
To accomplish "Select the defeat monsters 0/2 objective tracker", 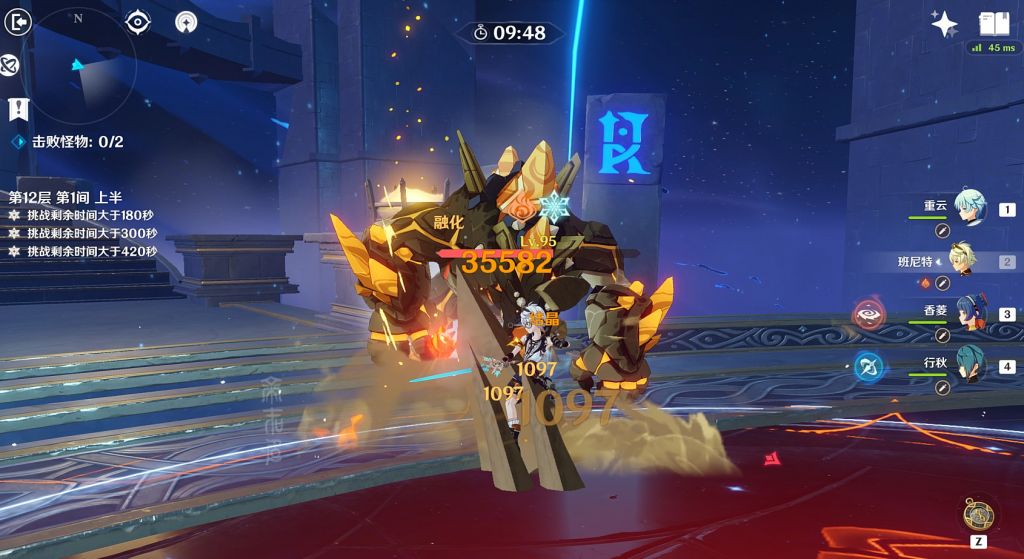I will [x=68, y=142].
